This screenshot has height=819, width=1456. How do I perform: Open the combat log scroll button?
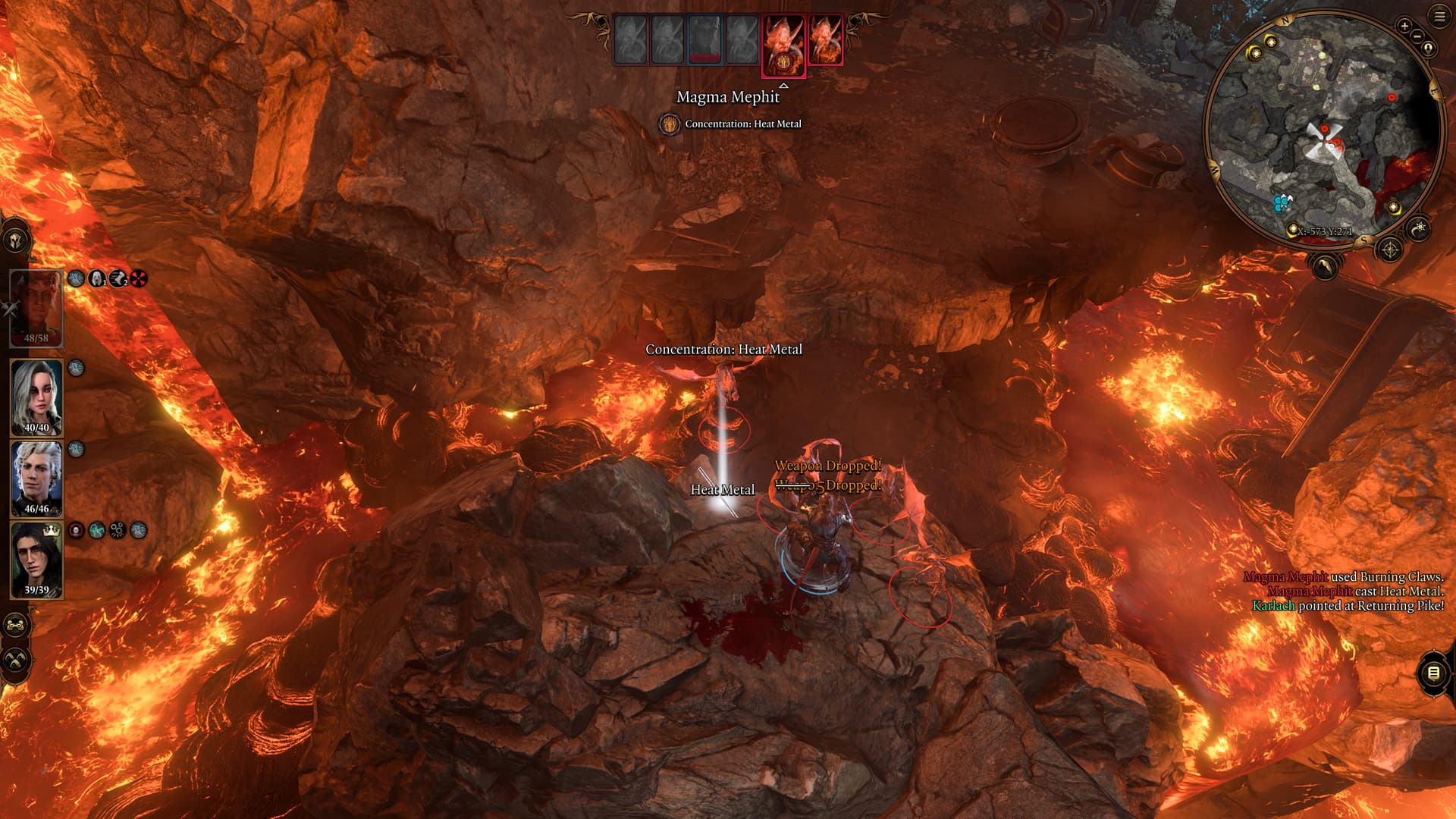click(x=1433, y=673)
